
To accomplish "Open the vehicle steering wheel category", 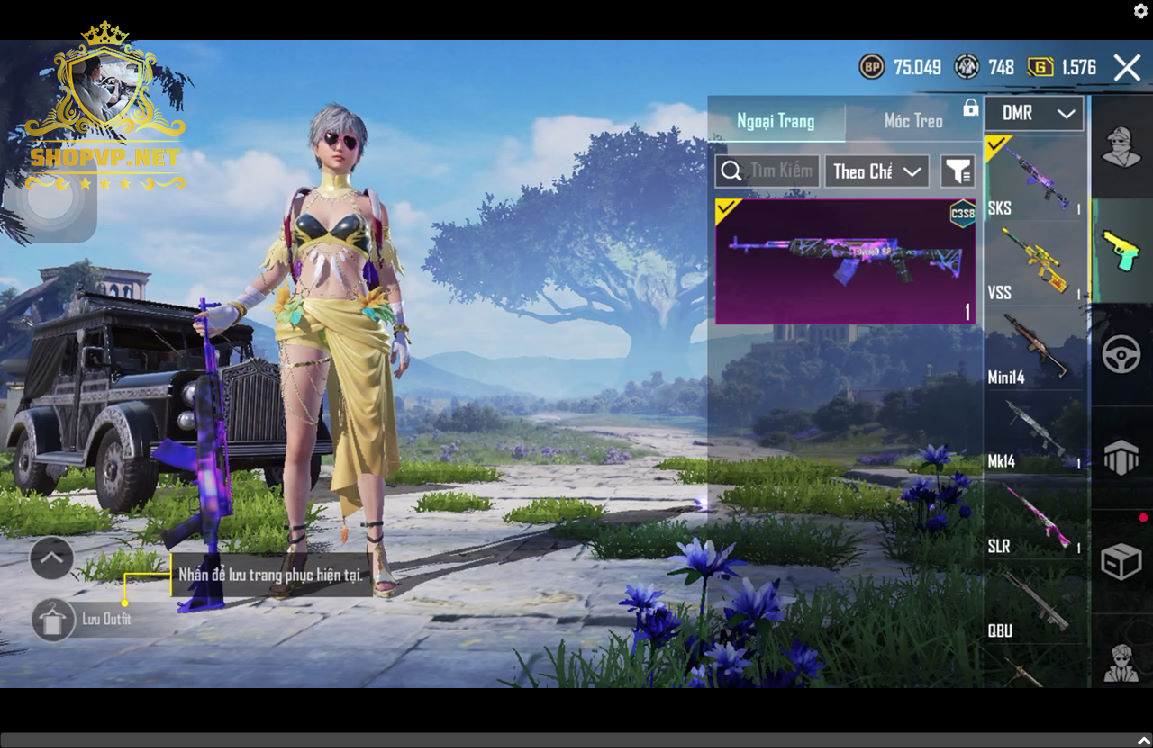I will point(1121,354).
